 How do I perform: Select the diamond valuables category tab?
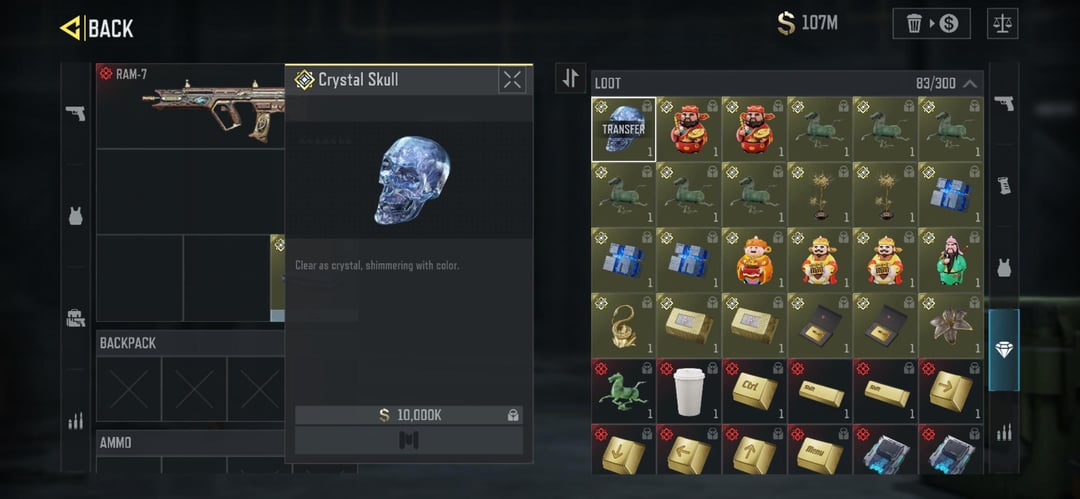pyautogui.click(x=1004, y=350)
